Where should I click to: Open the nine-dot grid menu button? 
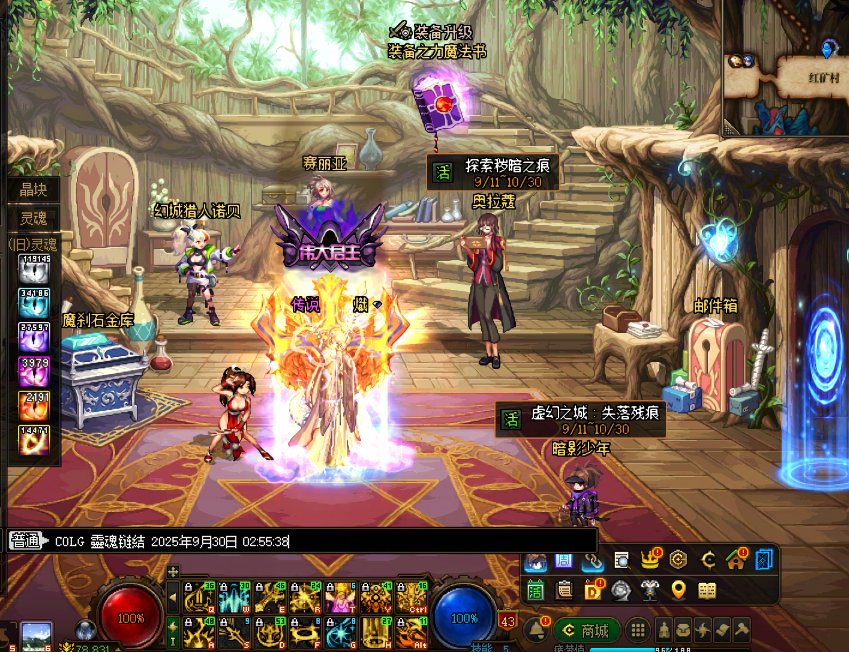(638, 630)
